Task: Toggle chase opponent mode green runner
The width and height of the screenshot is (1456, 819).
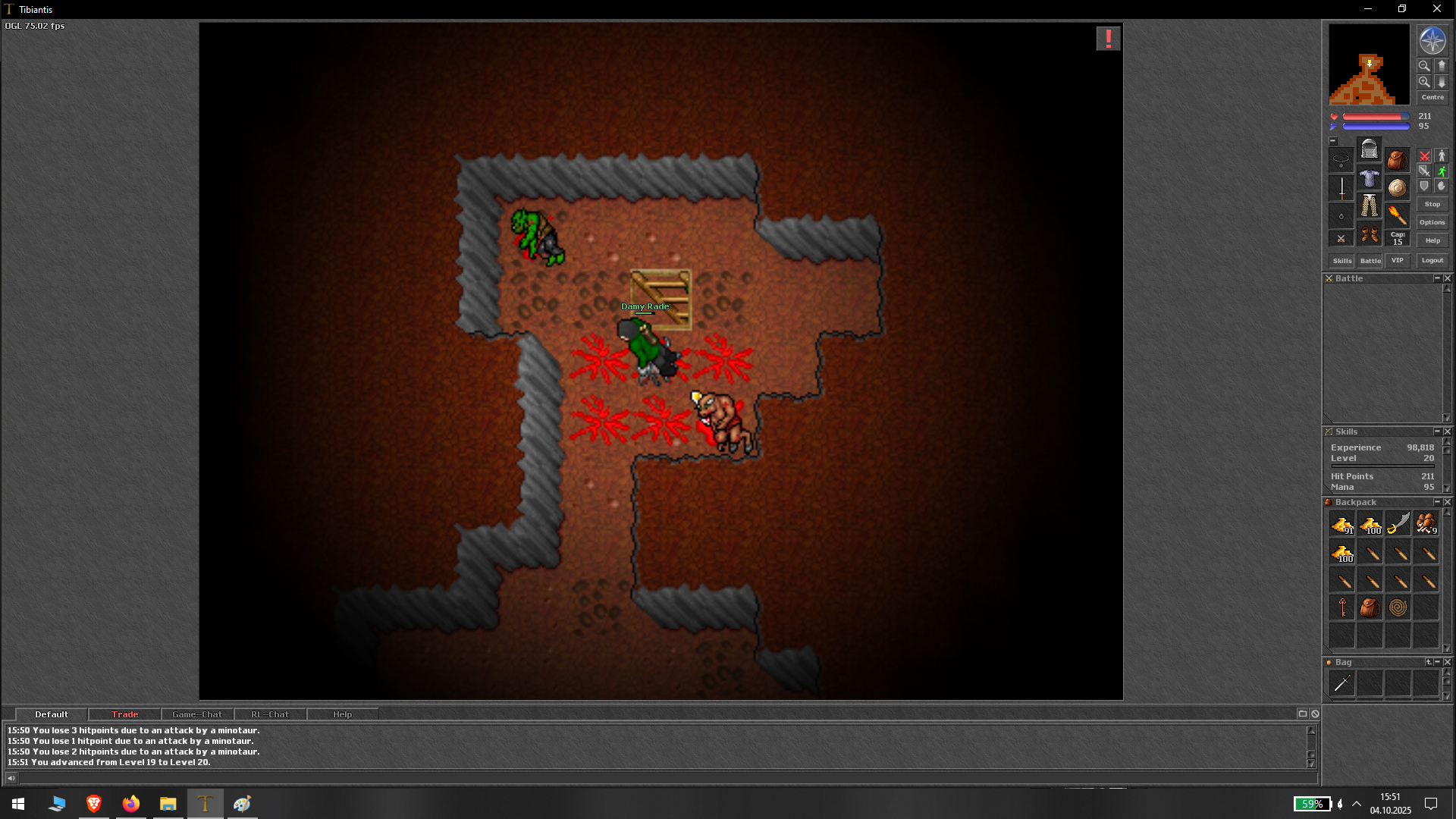Action: point(1442,171)
